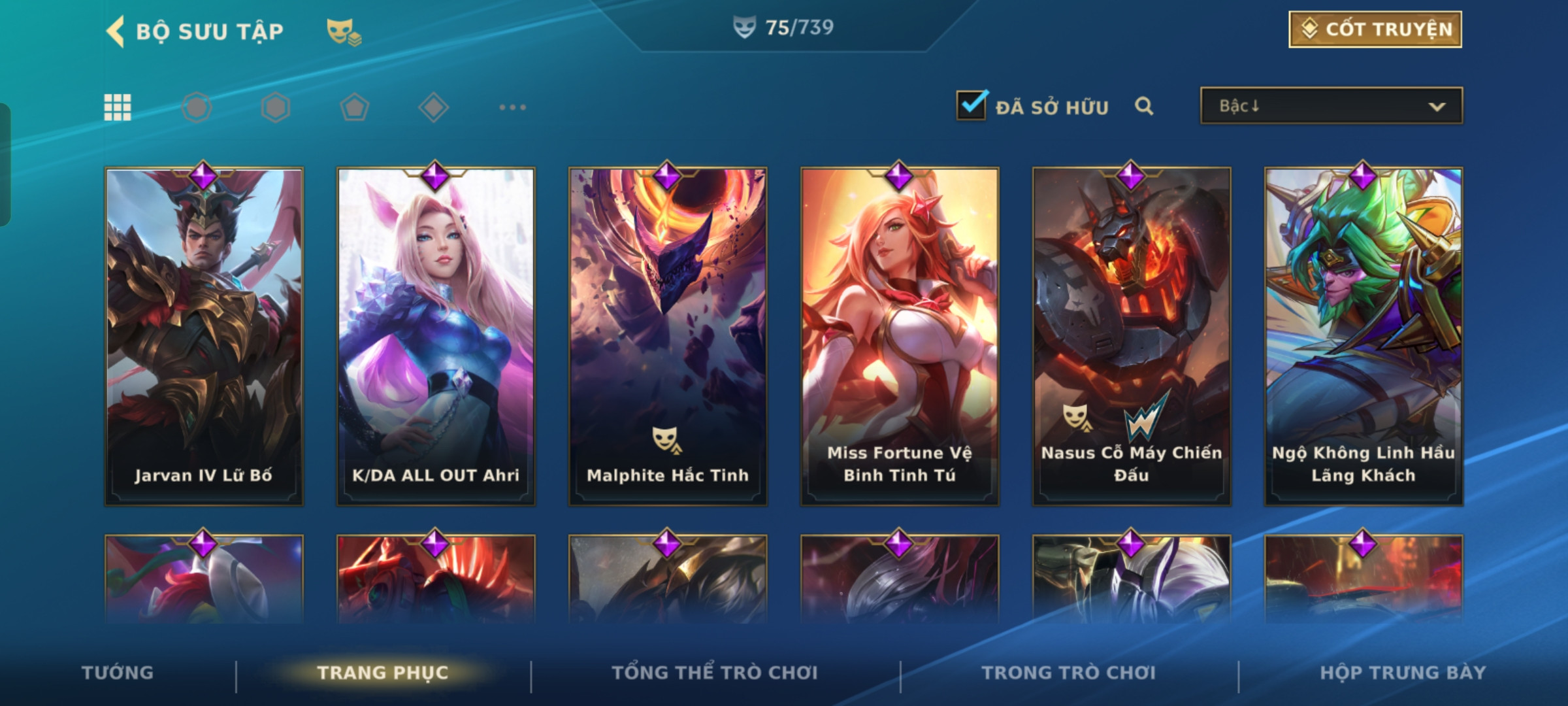
Task: Open the Cốt Truyện button
Action: [1375, 29]
